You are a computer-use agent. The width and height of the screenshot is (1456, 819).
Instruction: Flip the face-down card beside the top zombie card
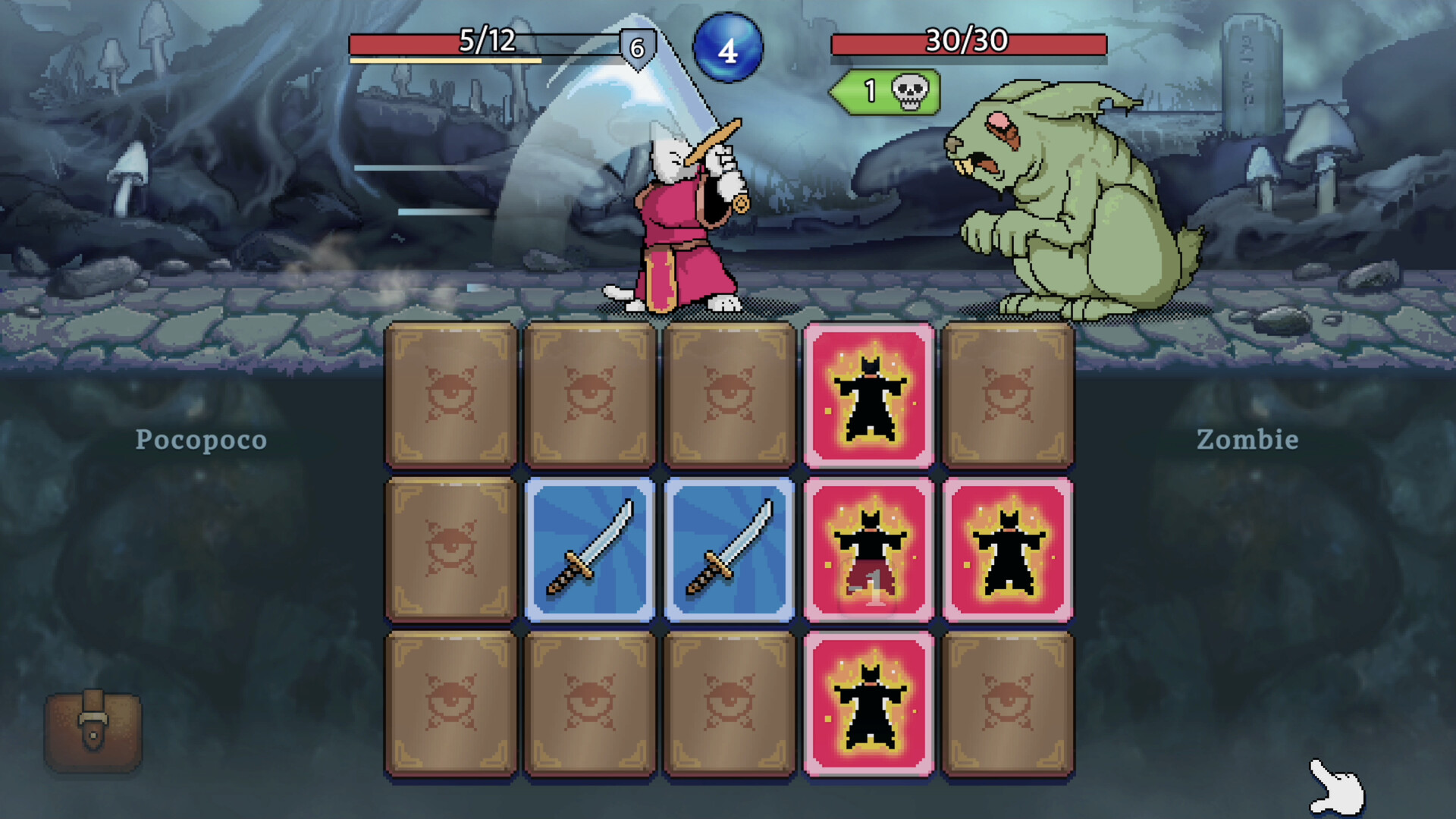[1009, 394]
